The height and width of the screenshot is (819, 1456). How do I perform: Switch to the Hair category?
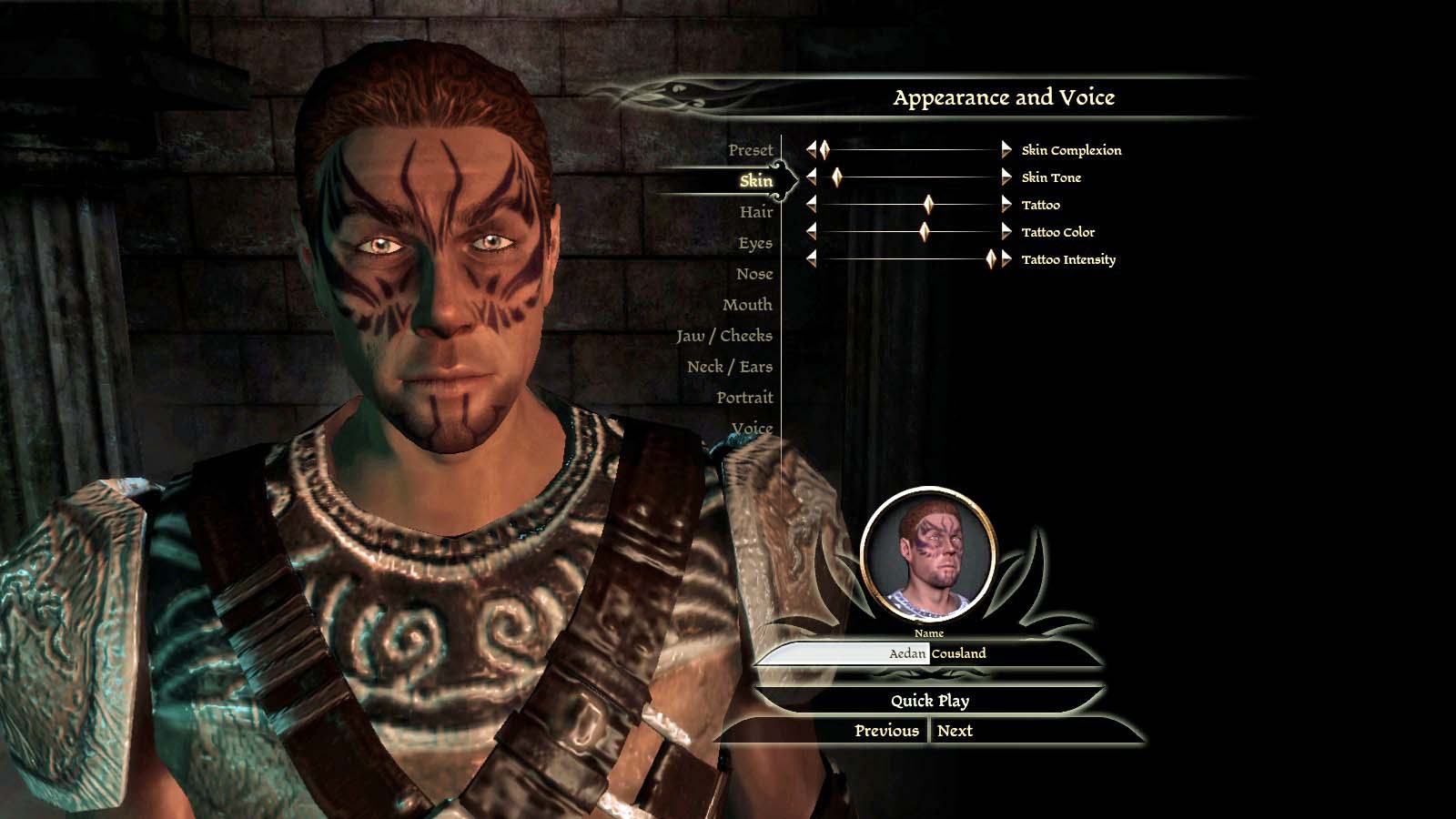[x=755, y=212]
